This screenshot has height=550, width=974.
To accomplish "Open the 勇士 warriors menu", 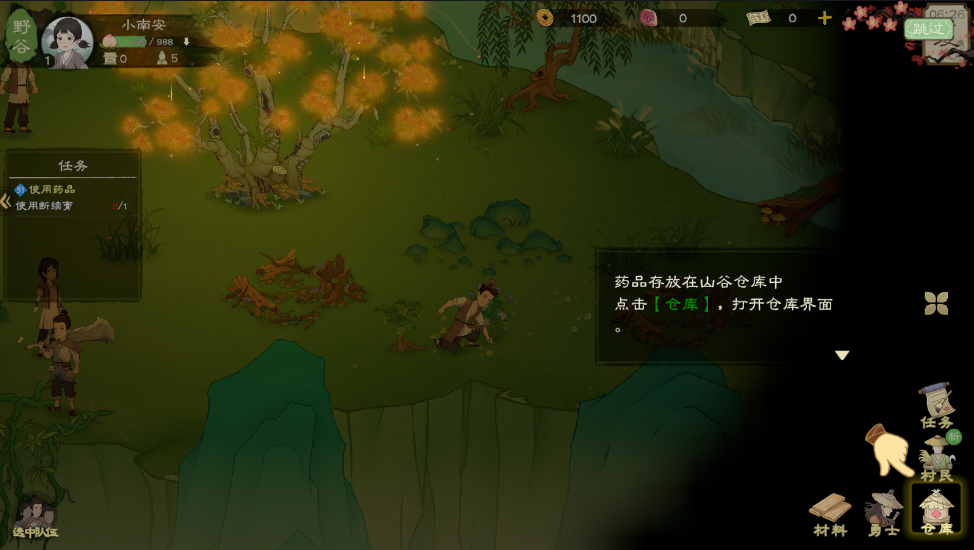I will pos(884,510).
